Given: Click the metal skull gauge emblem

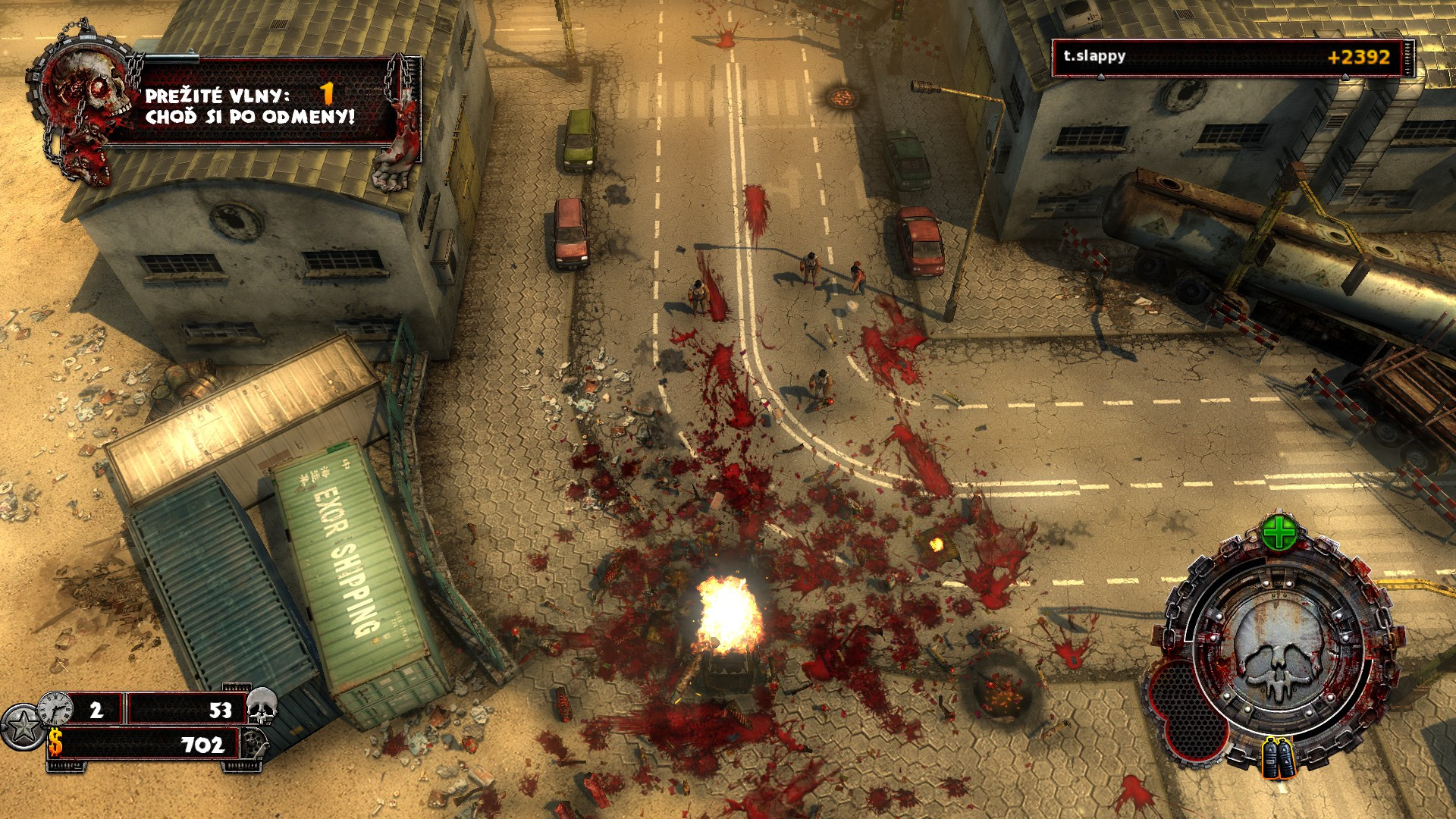Looking at the screenshot, I should pos(1279,648).
